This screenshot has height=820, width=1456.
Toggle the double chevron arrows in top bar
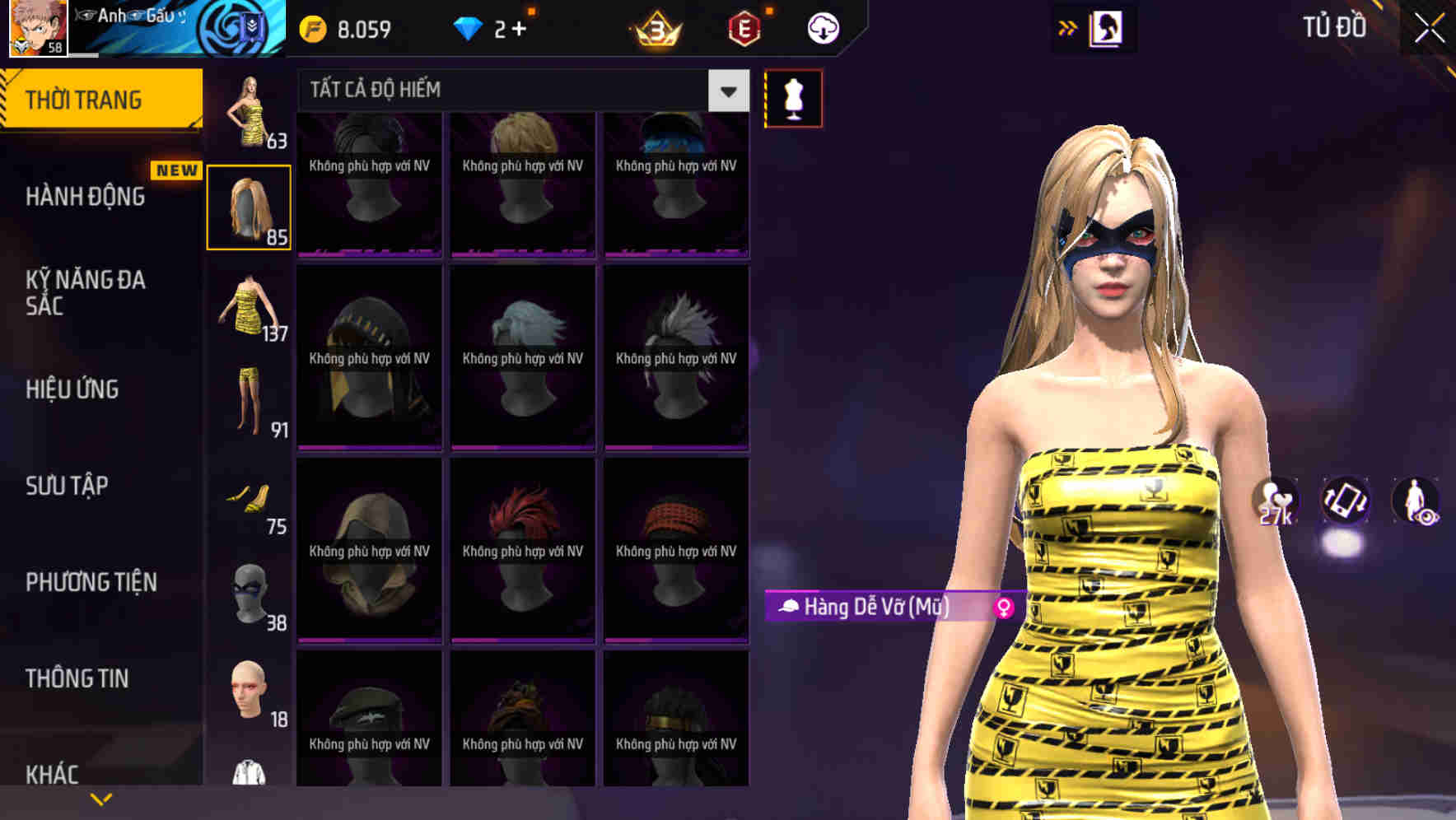coord(1067,26)
